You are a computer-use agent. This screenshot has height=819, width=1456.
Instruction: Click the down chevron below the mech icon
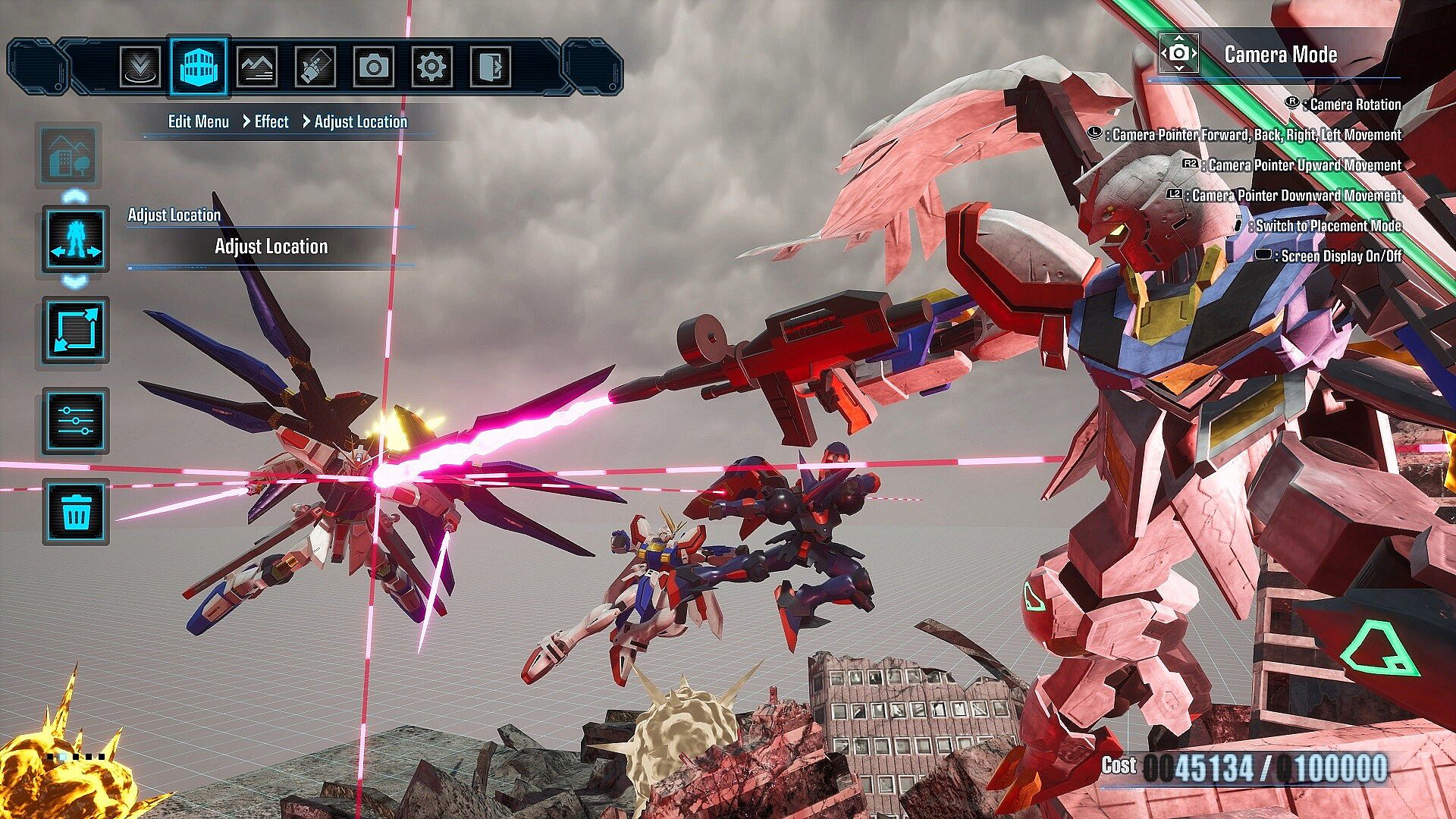[74, 282]
